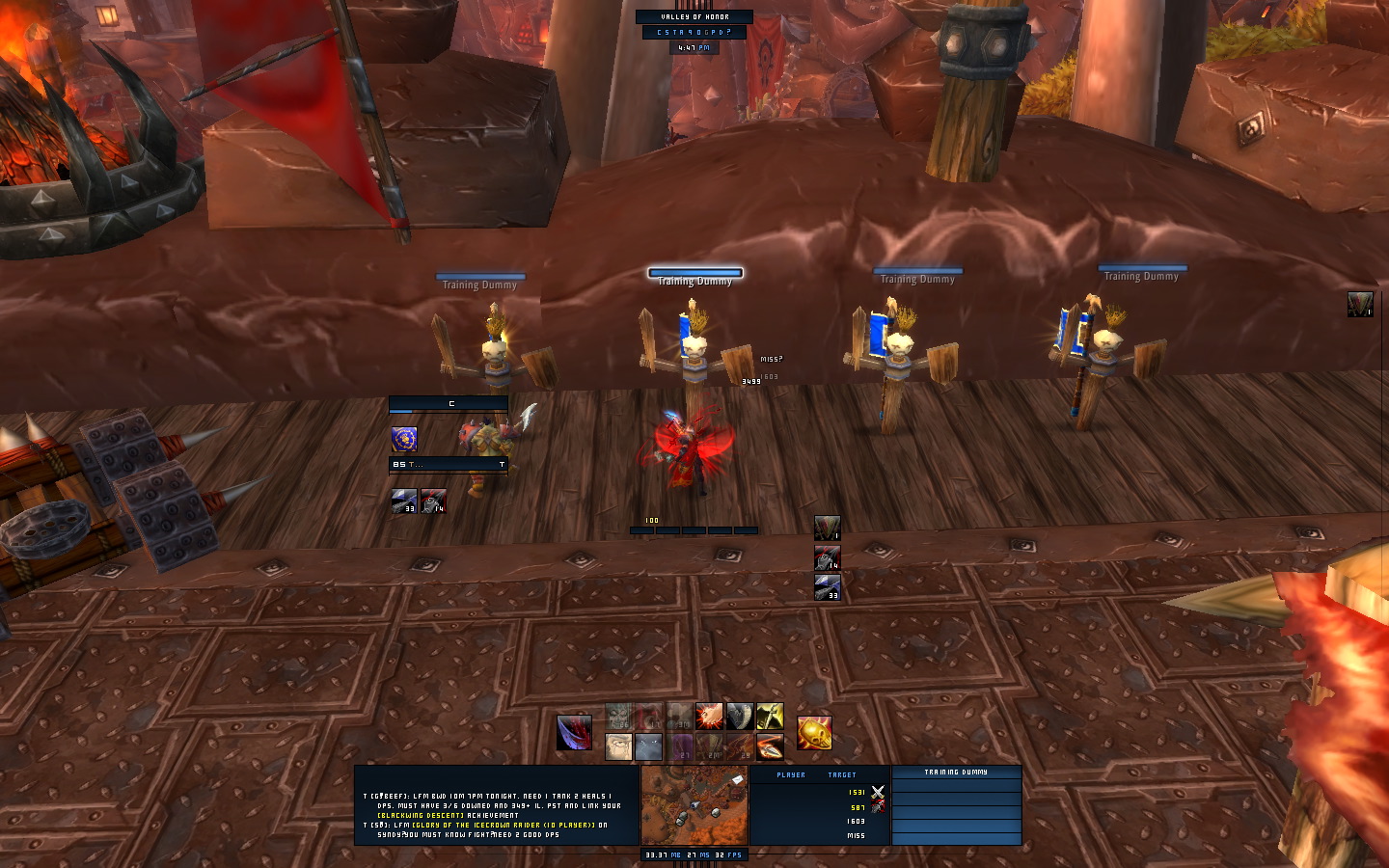Image resolution: width=1389 pixels, height=868 pixels.
Task: Cast the red handshake burst ability
Action: tap(709, 717)
